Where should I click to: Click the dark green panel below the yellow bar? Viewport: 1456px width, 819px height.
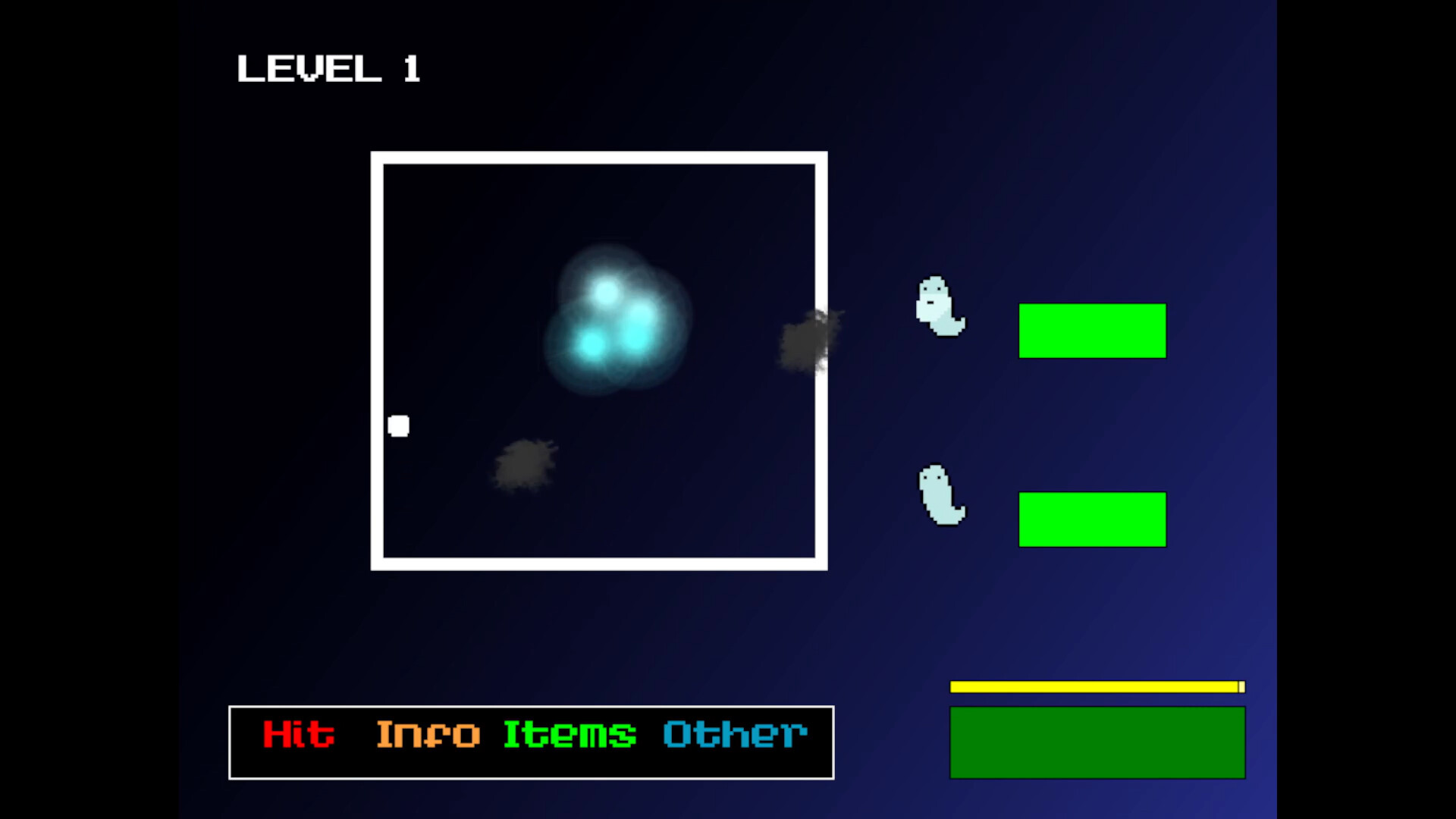pyautogui.click(x=1097, y=741)
